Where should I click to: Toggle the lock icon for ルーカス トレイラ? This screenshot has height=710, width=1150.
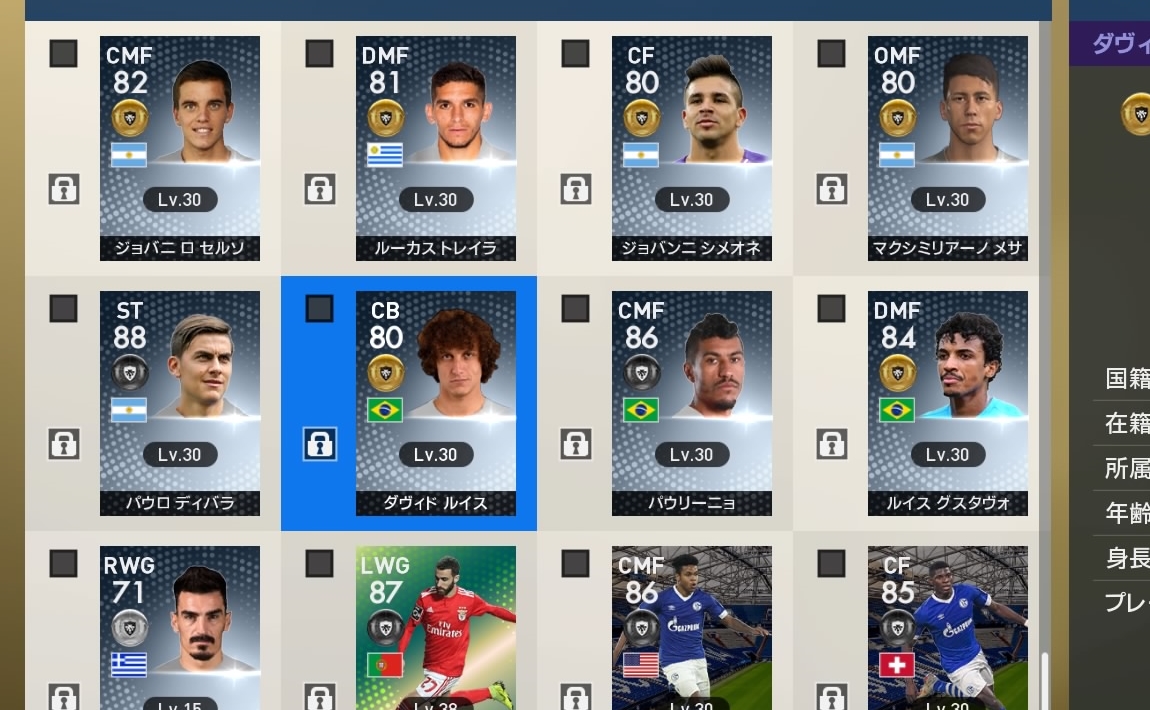320,189
